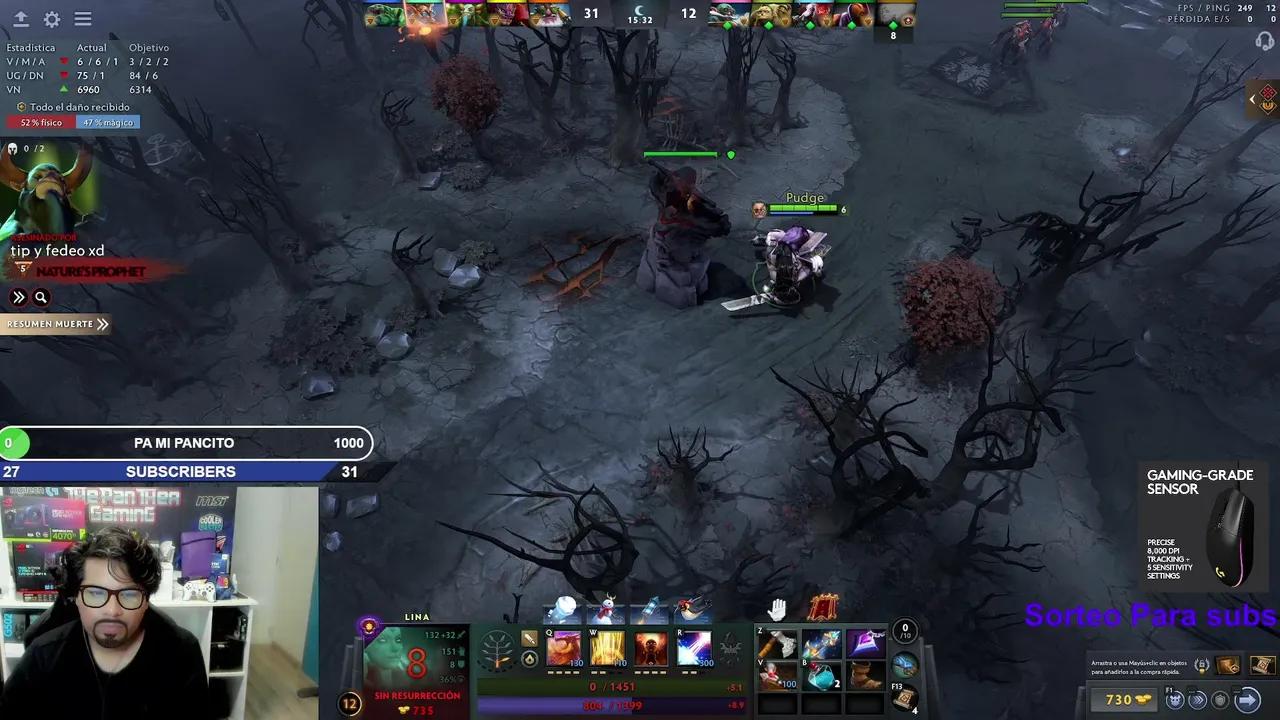Cast Dragon Slave using the Q ability icon
This screenshot has width=1280, height=720.
pyautogui.click(x=563, y=650)
